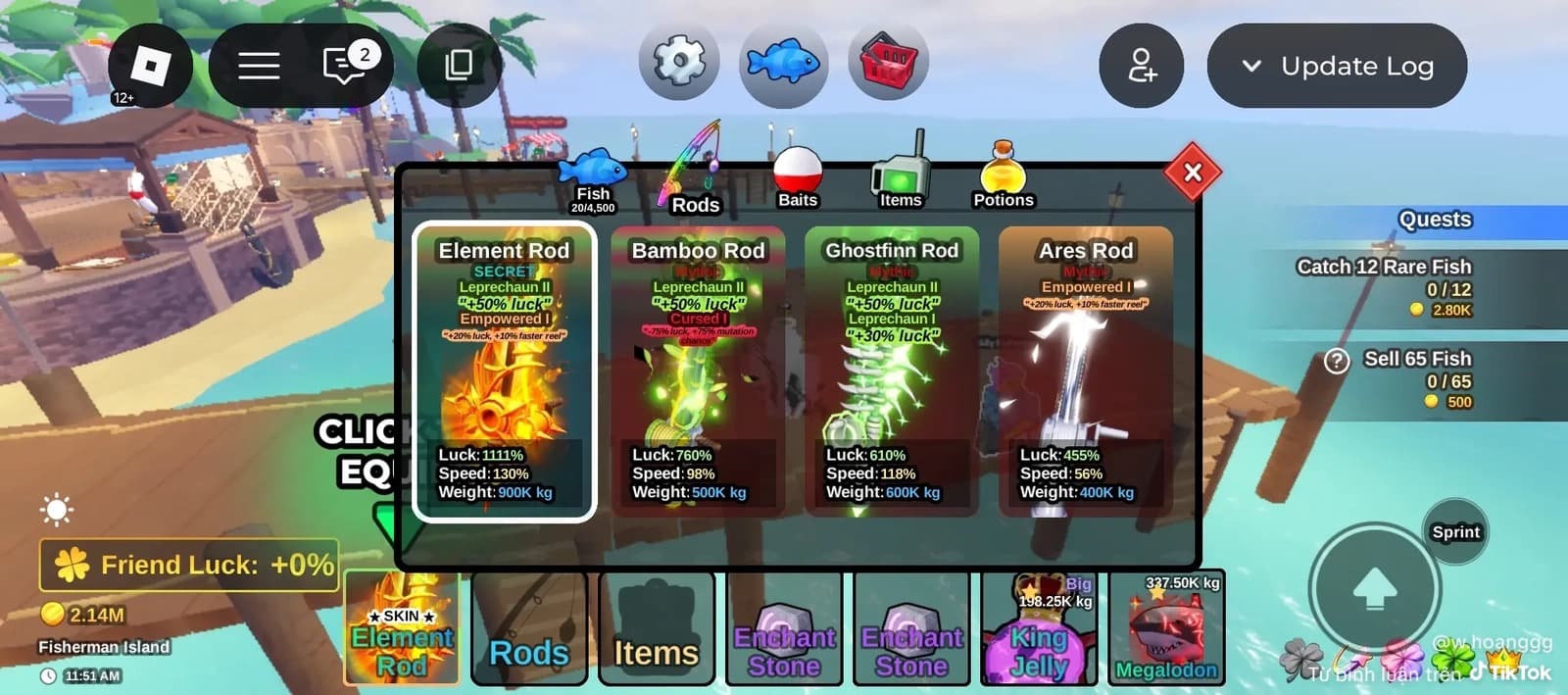
Task: Open the Baits tab
Action: coord(797,179)
